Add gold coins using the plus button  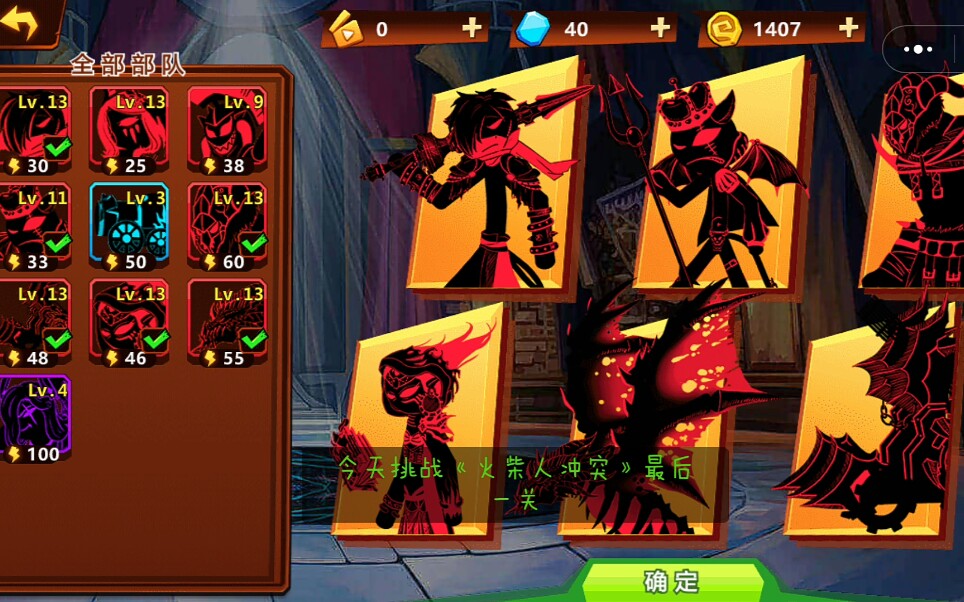[x=849, y=28]
